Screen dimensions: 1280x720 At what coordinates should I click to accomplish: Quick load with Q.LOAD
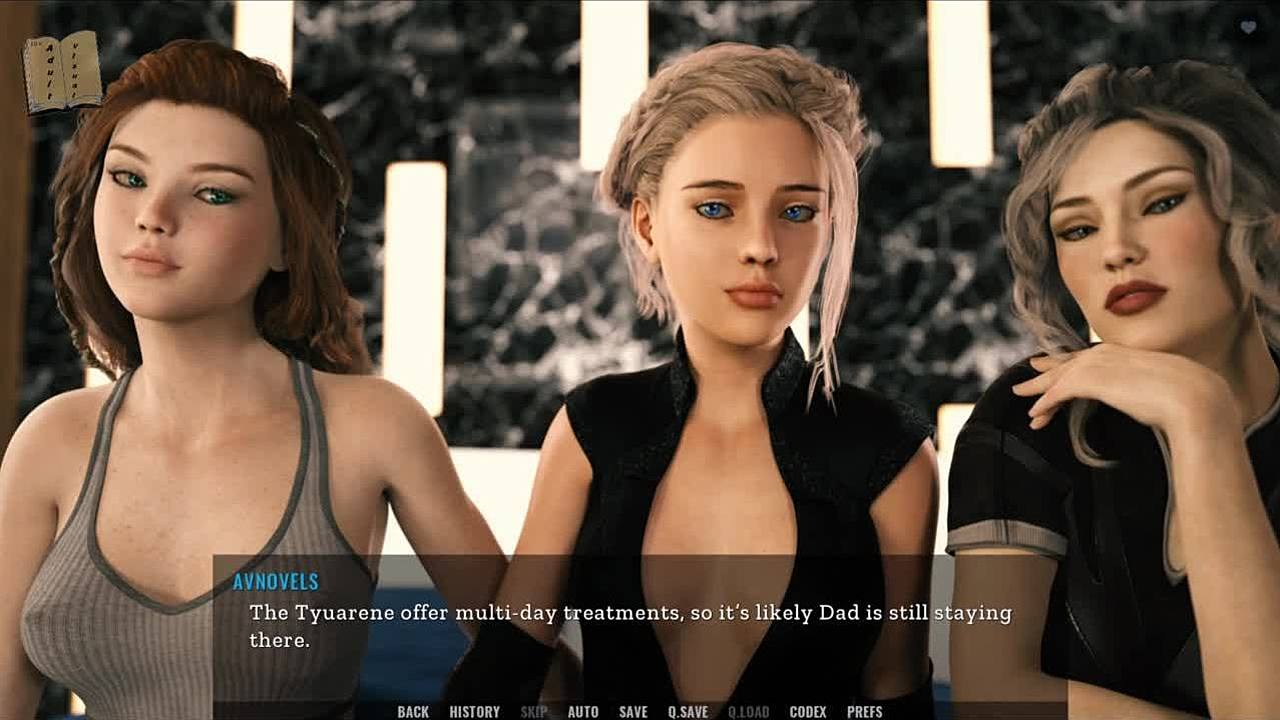pyautogui.click(x=748, y=712)
